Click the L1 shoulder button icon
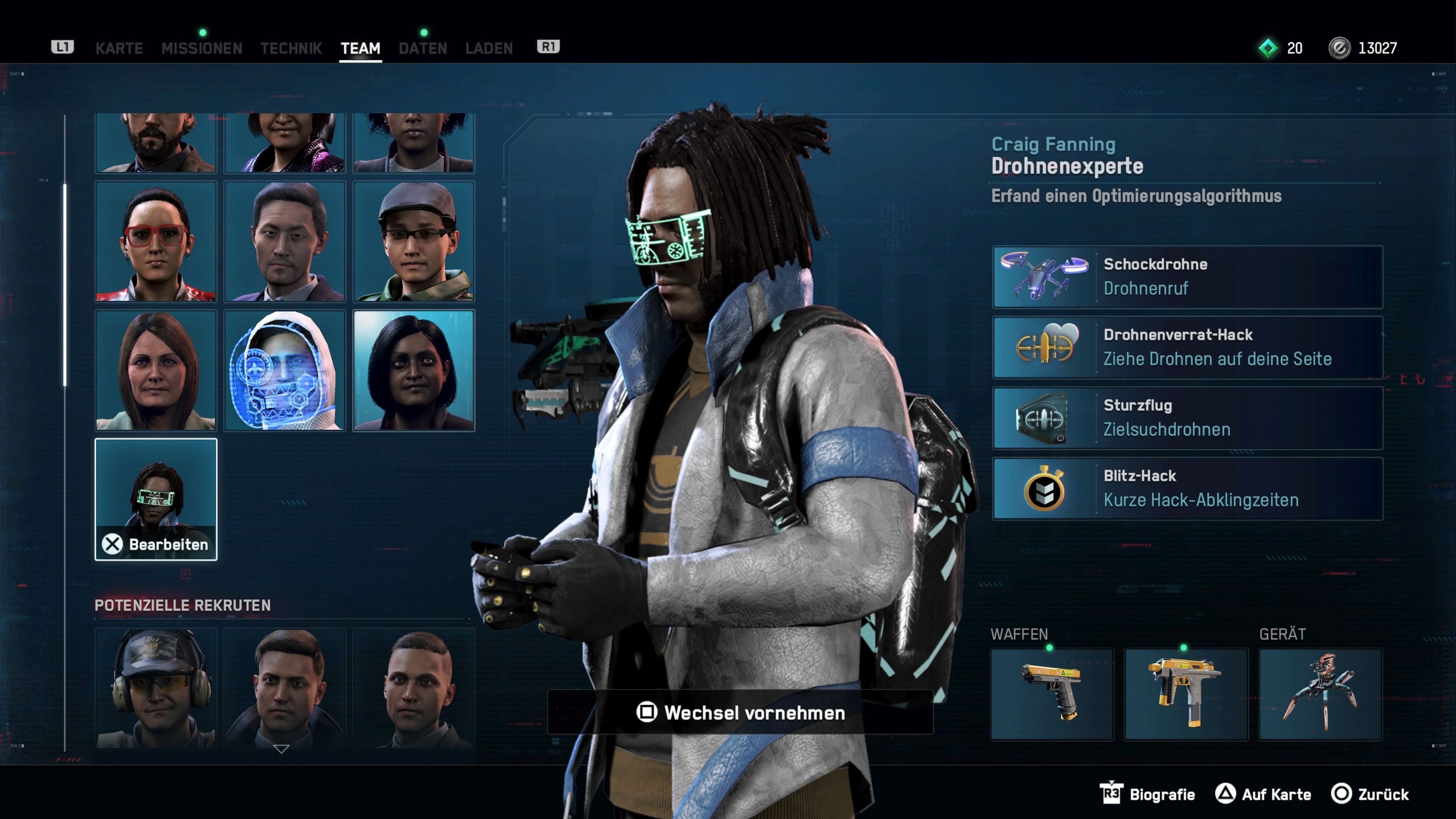Image resolution: width=1456 pixels, height=819 pixels. pos(62,47)
